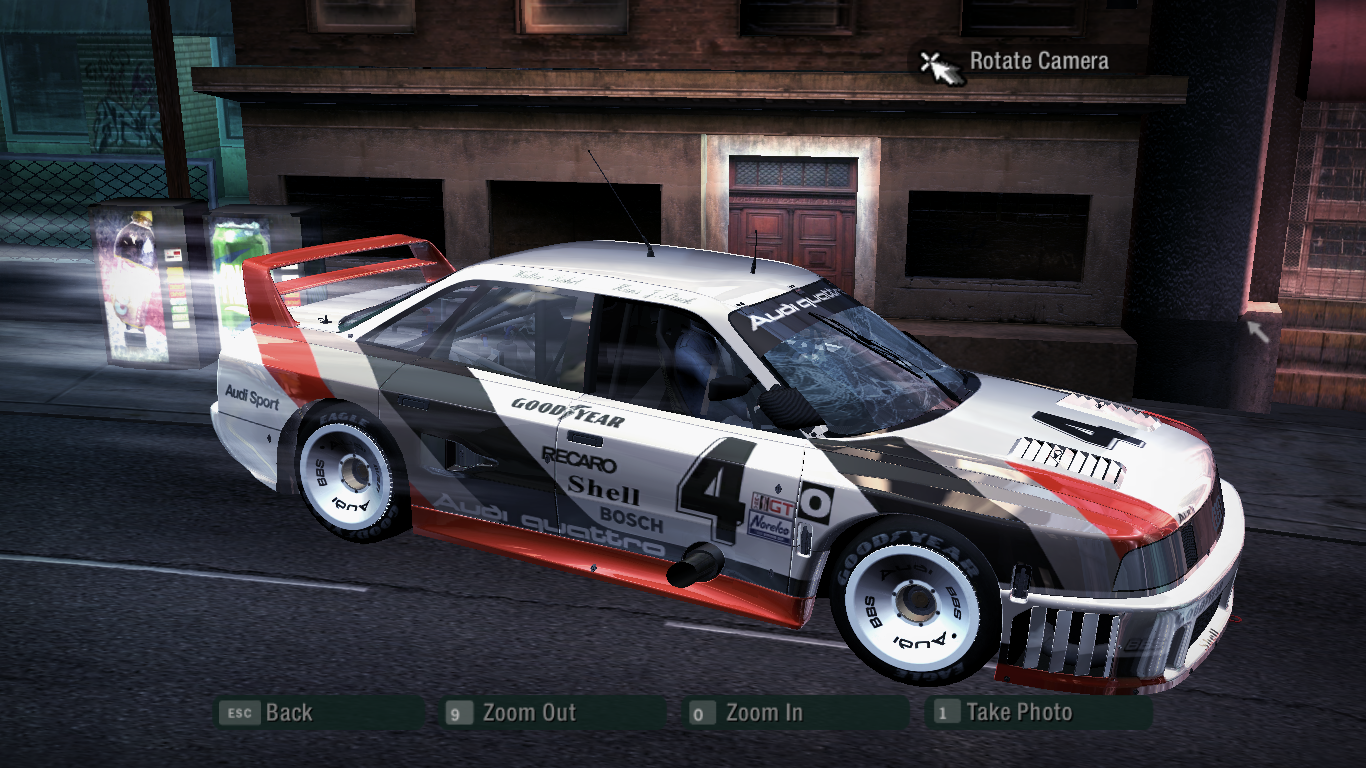Screen dimensions: 1366x768
Task: Take a photo of the car
Action: (x=1018, y=713)
